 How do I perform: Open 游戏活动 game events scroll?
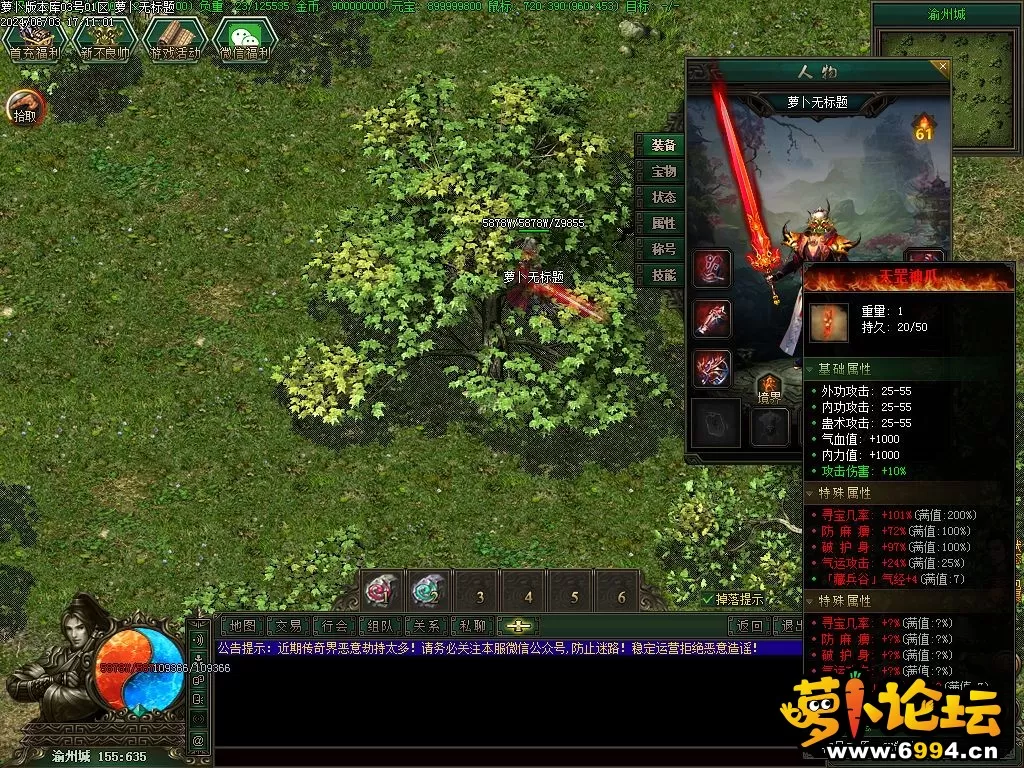coord(175,39)
